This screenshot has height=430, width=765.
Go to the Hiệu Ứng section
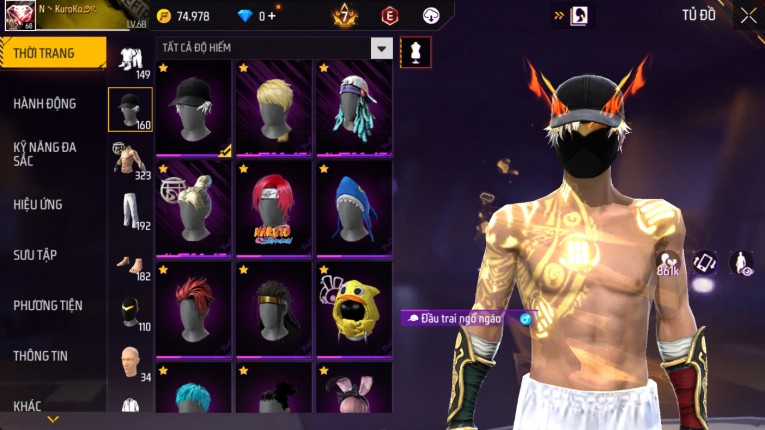(x=38, y=204)
